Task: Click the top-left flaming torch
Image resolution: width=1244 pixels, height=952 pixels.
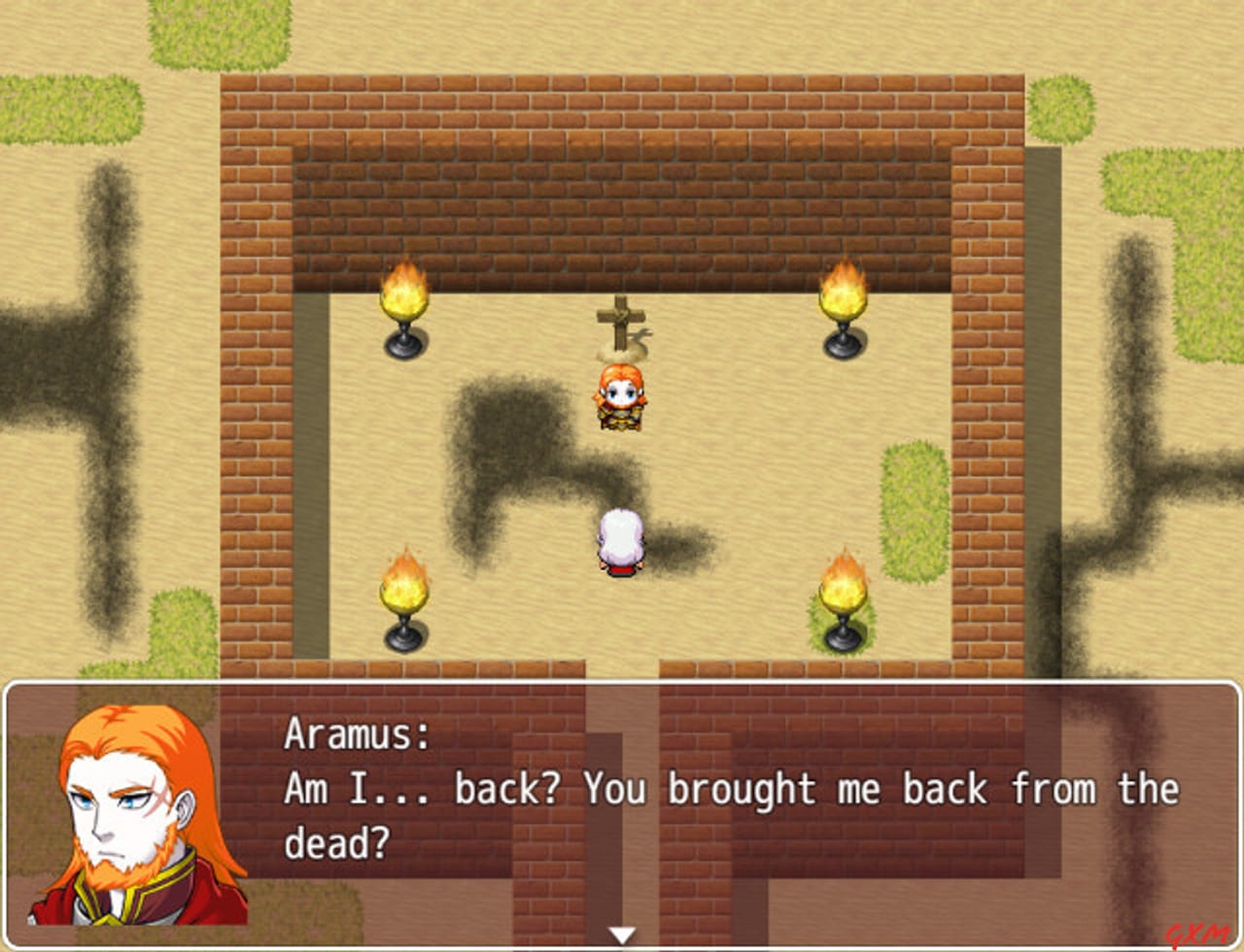Action: point(403,301)
